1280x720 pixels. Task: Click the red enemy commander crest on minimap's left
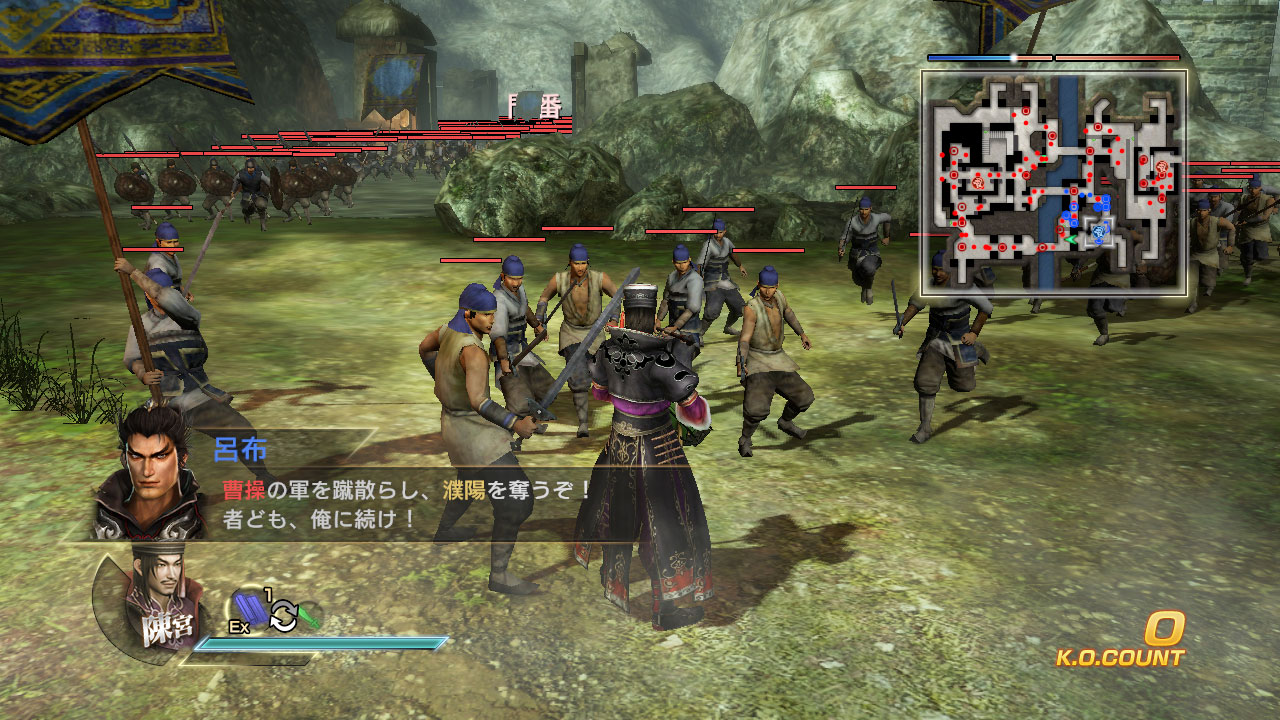pyautogui.click(x=978, y=183)
